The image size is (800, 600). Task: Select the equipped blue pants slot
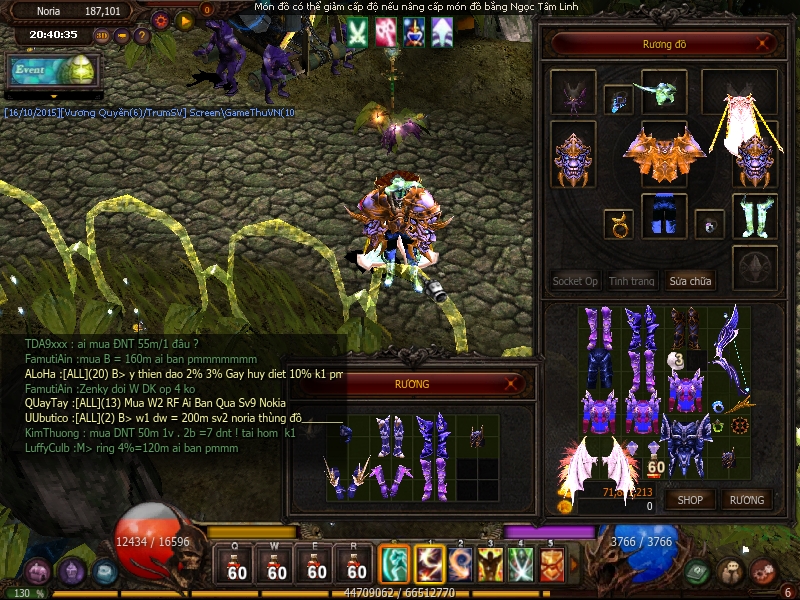(659, 215)
